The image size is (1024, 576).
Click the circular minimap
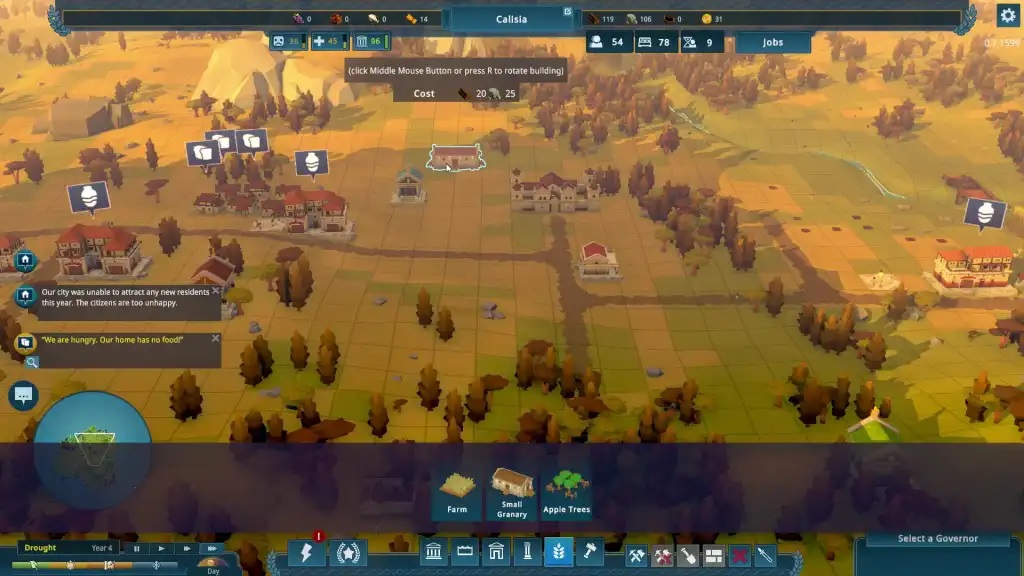[92, 450]
